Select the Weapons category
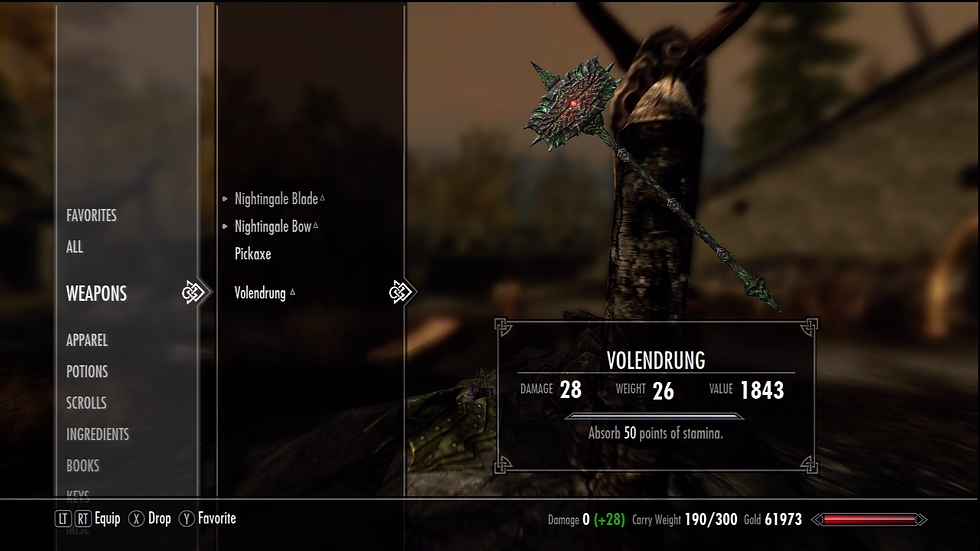The image size is (980, 551). tap(96, 294)
